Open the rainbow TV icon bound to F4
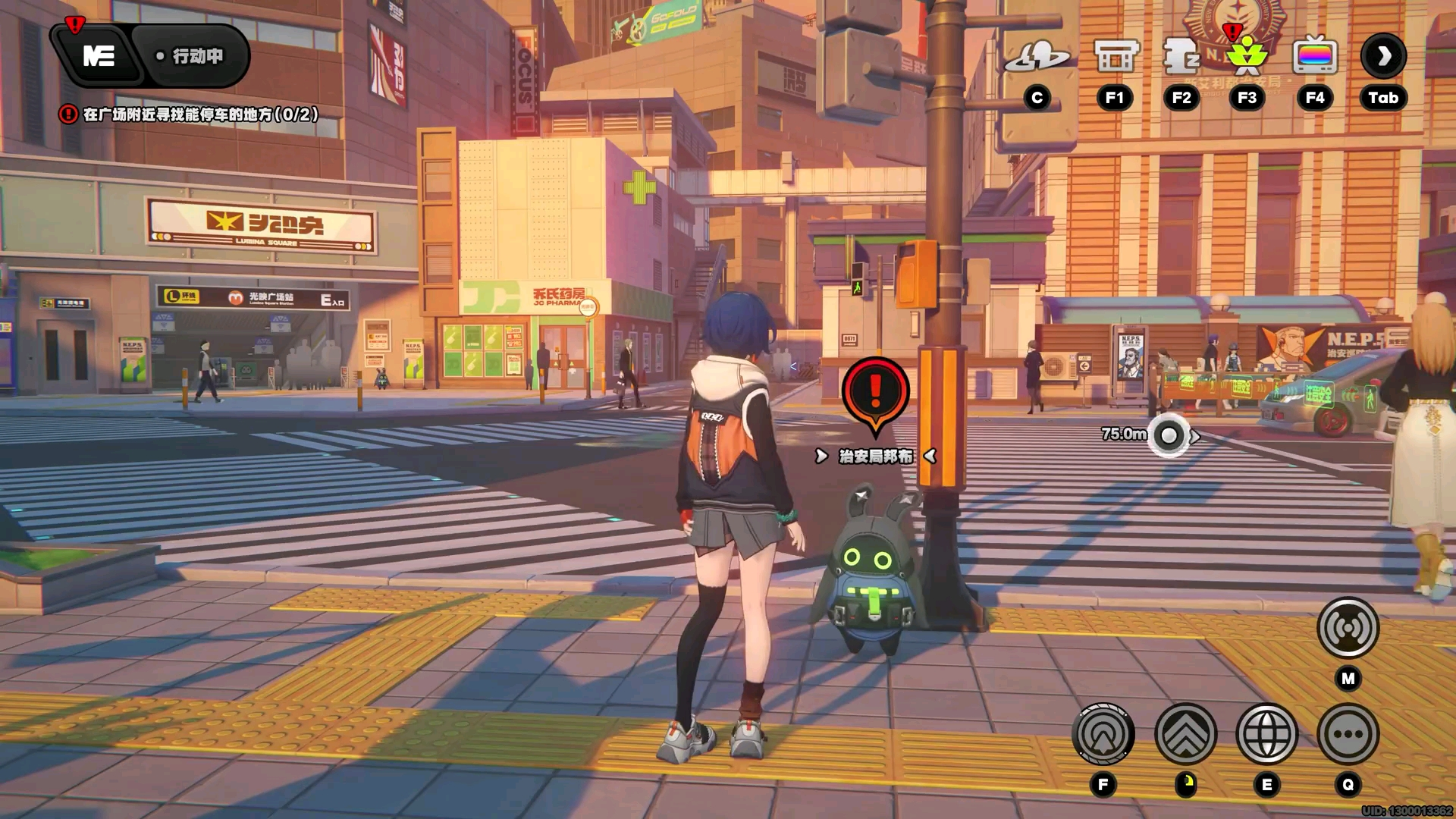 (1314, 55)
